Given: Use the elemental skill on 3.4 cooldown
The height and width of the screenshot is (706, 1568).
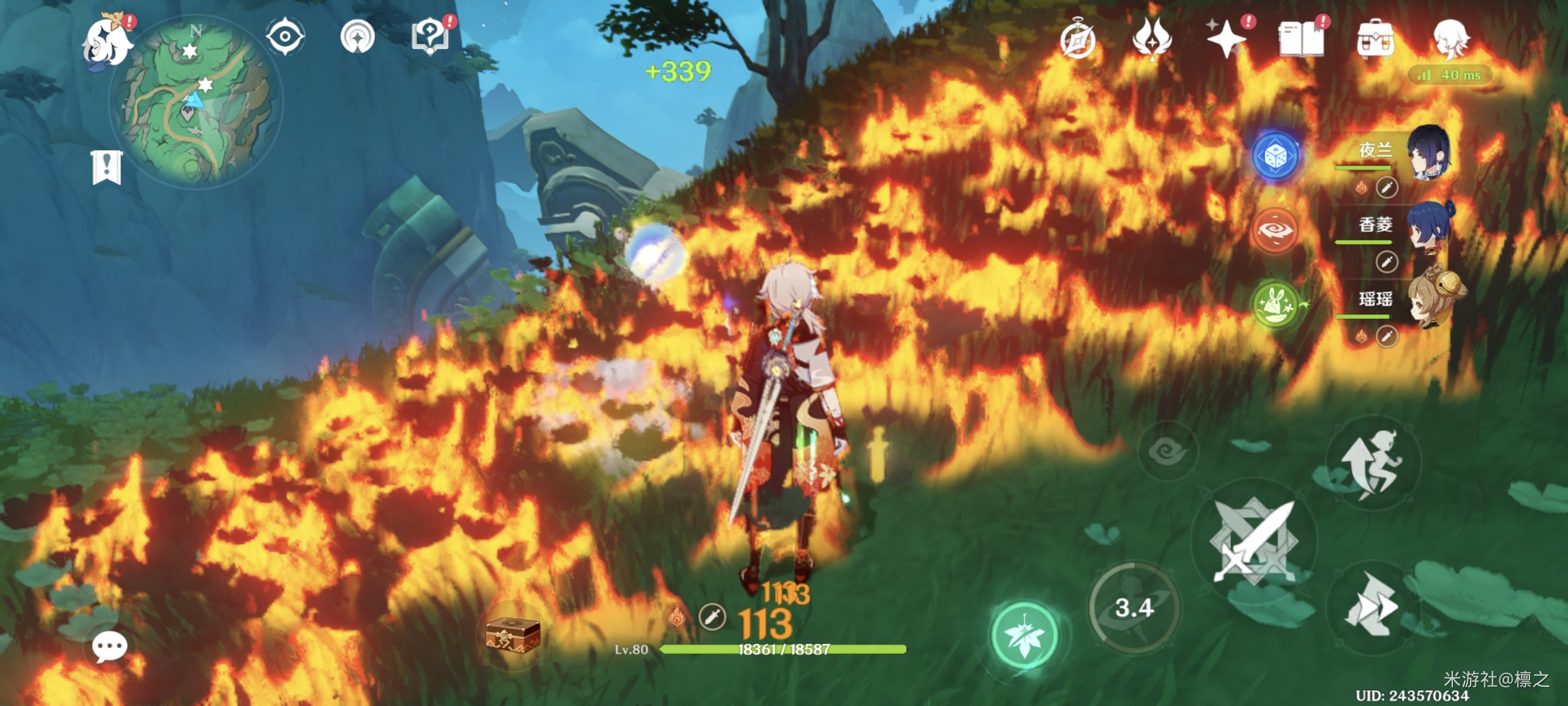Looking at the screenshot, I should click(x=1135, y=608).
